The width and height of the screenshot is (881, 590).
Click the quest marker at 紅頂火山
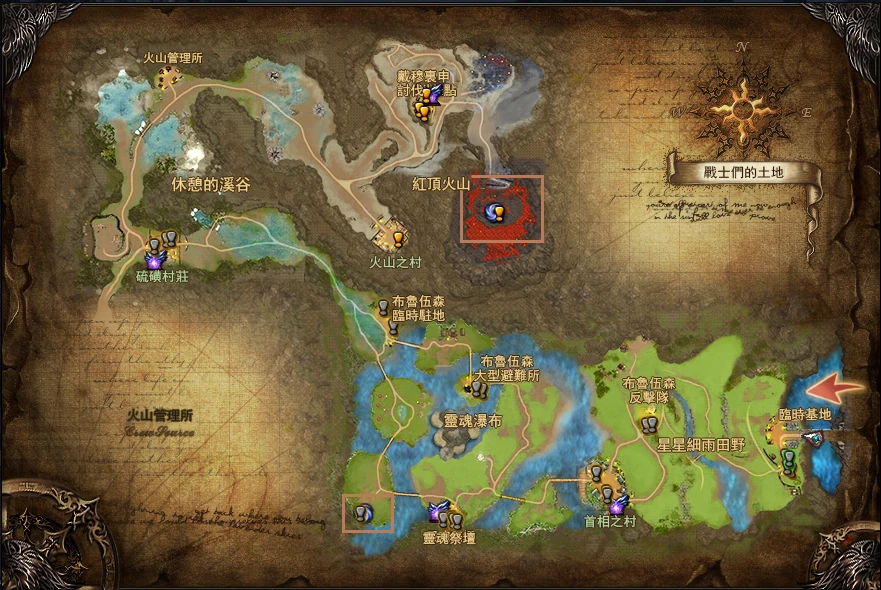pyautogui.click(x=495, y=211)
